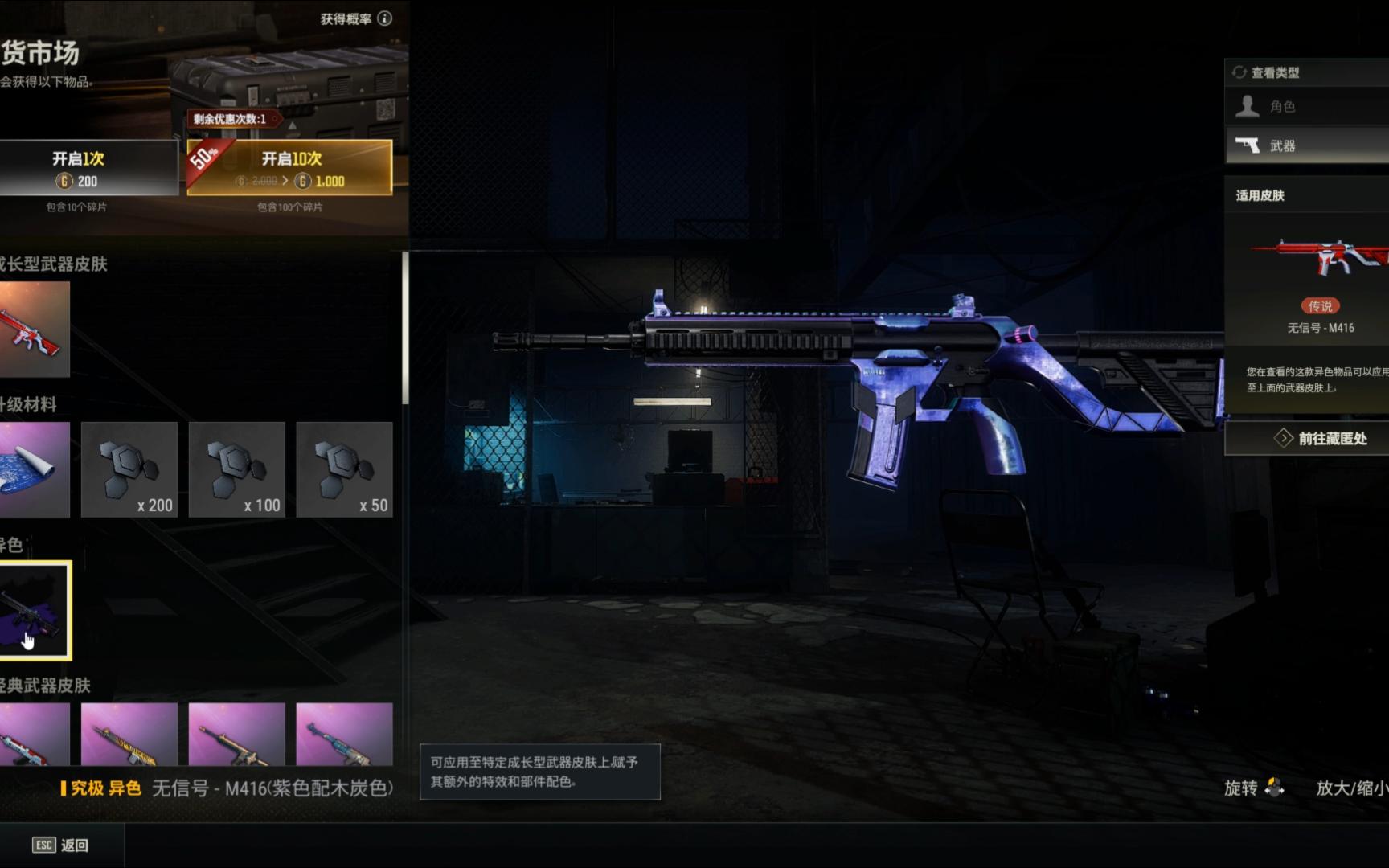Screen dimensions: 1389x868
Task: Select the blueprint schematic material tile
Action: tap(34, 469)
